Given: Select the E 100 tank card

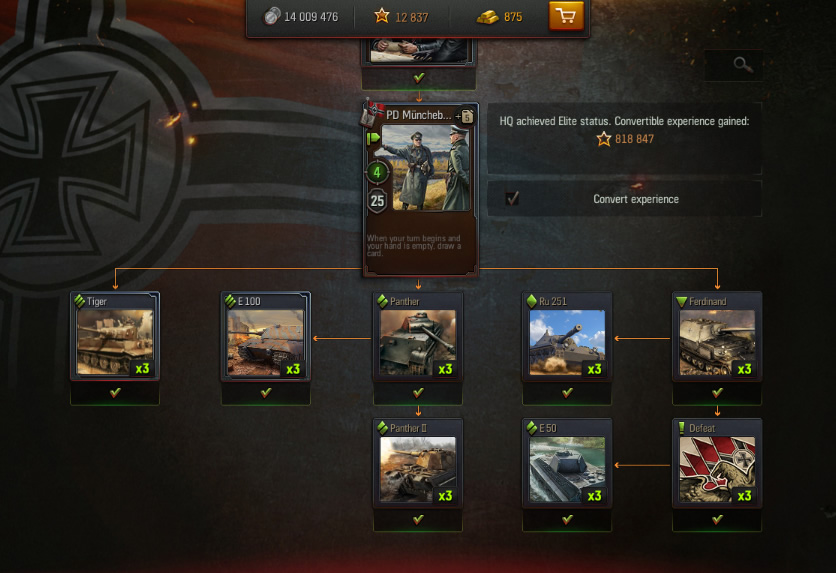Looking at the screenshot, I should click(x=265, y=336).
